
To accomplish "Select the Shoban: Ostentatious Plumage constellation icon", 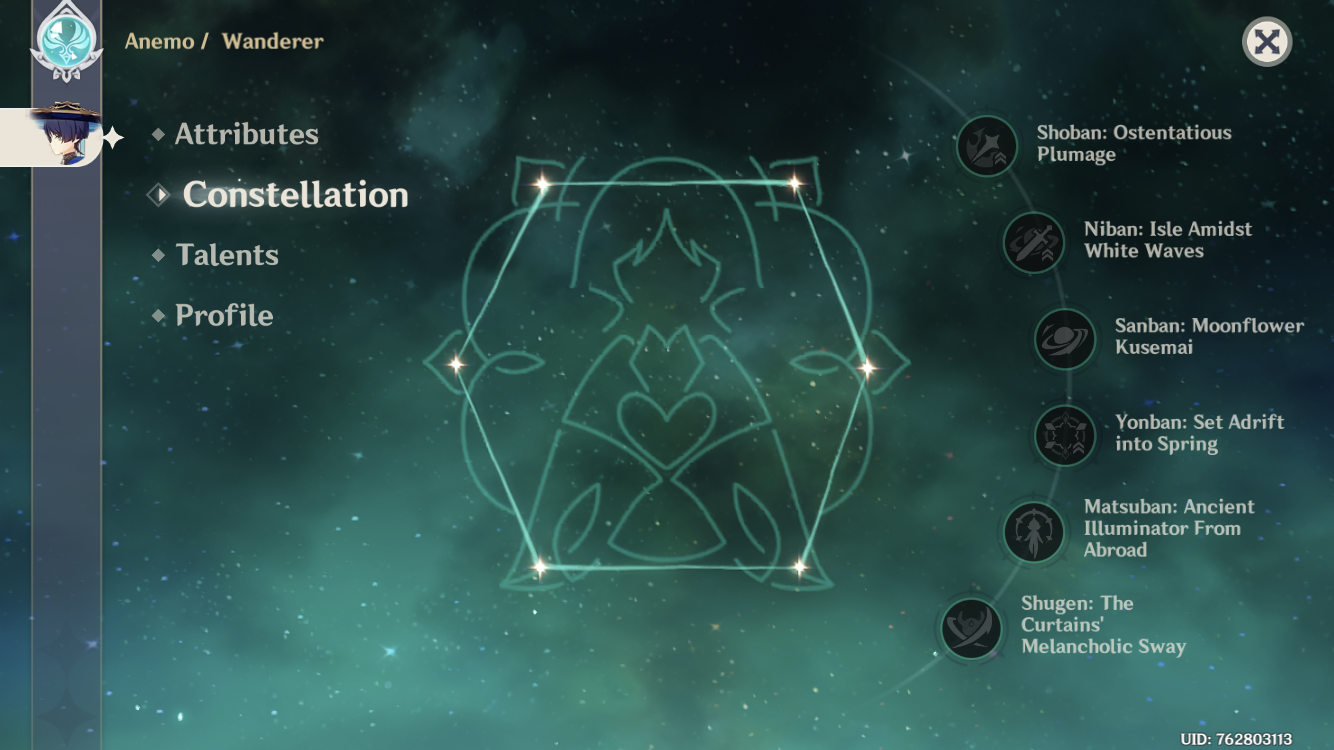I will pos(986,147).
